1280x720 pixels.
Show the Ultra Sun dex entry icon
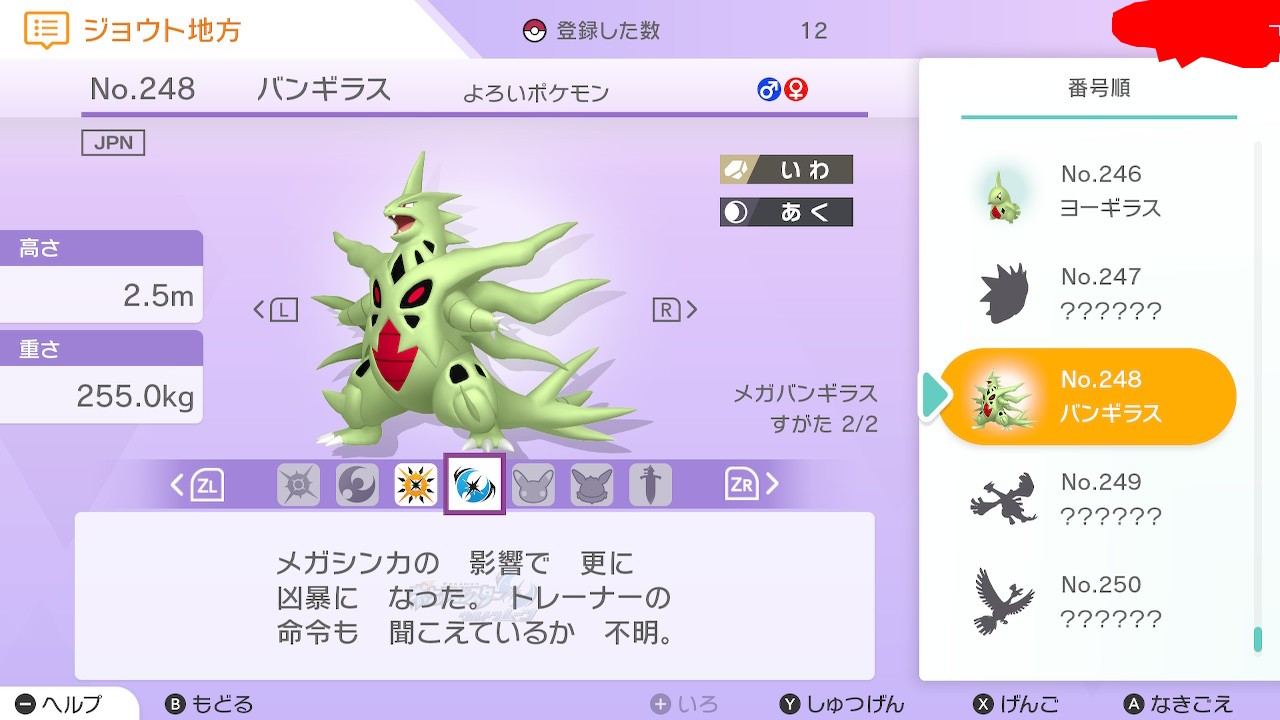click(416, 485)
